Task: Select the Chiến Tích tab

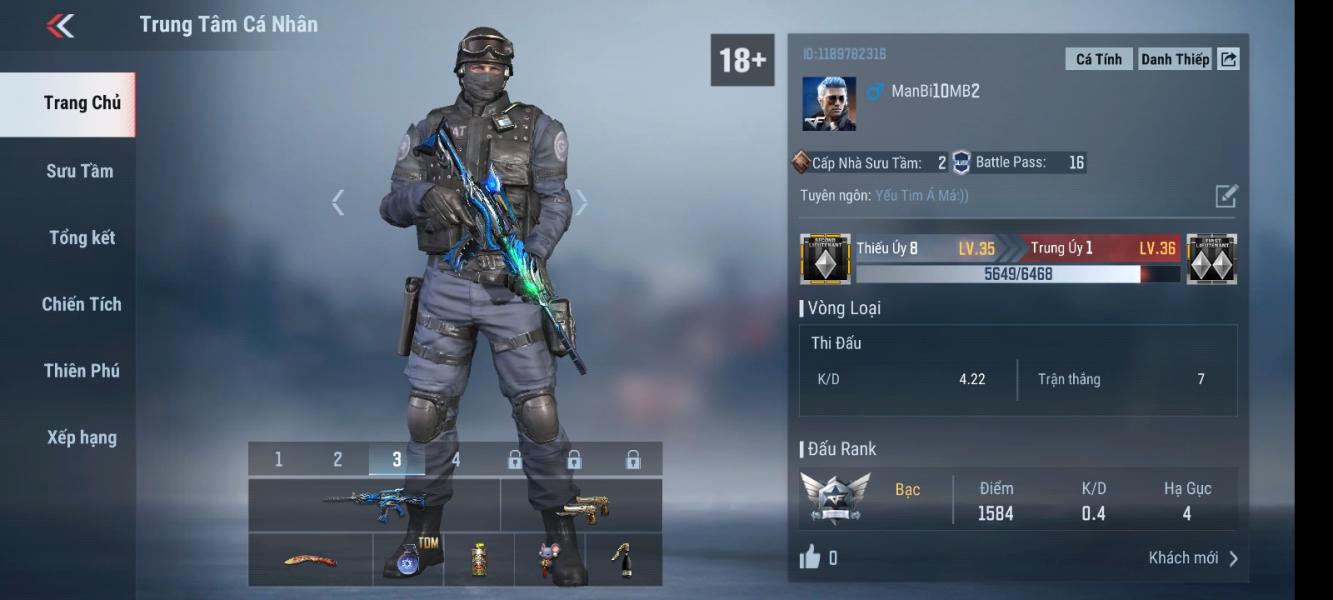Action: coord(81,304)
